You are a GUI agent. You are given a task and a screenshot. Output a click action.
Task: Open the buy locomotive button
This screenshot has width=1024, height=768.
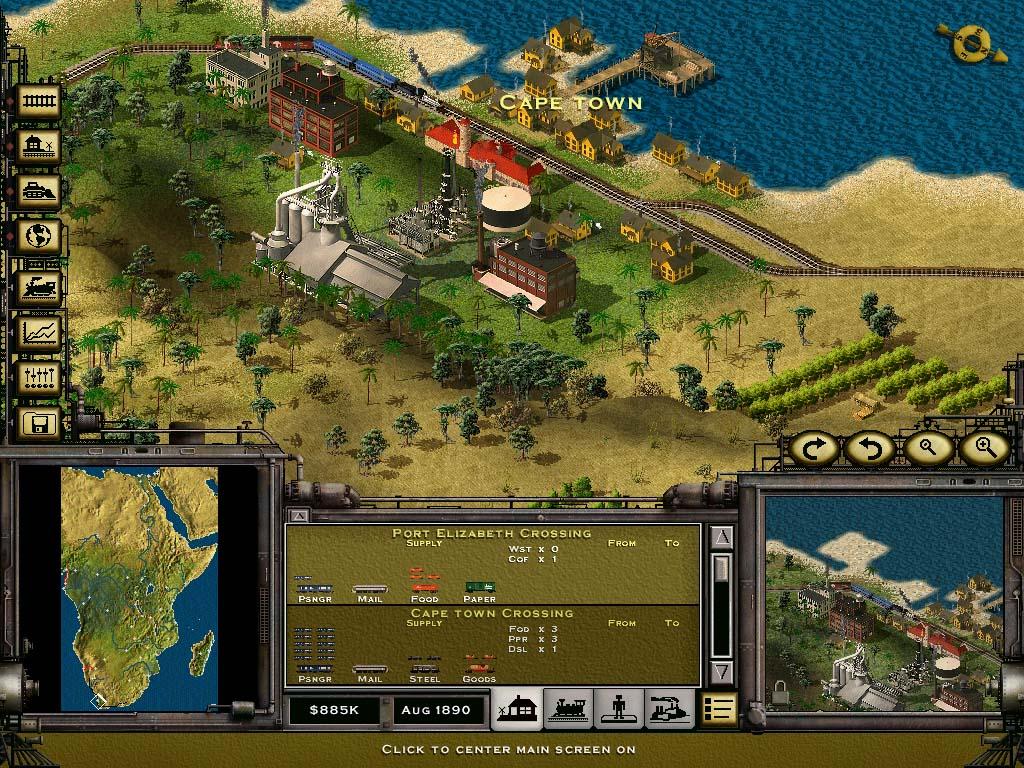point(40,287)
